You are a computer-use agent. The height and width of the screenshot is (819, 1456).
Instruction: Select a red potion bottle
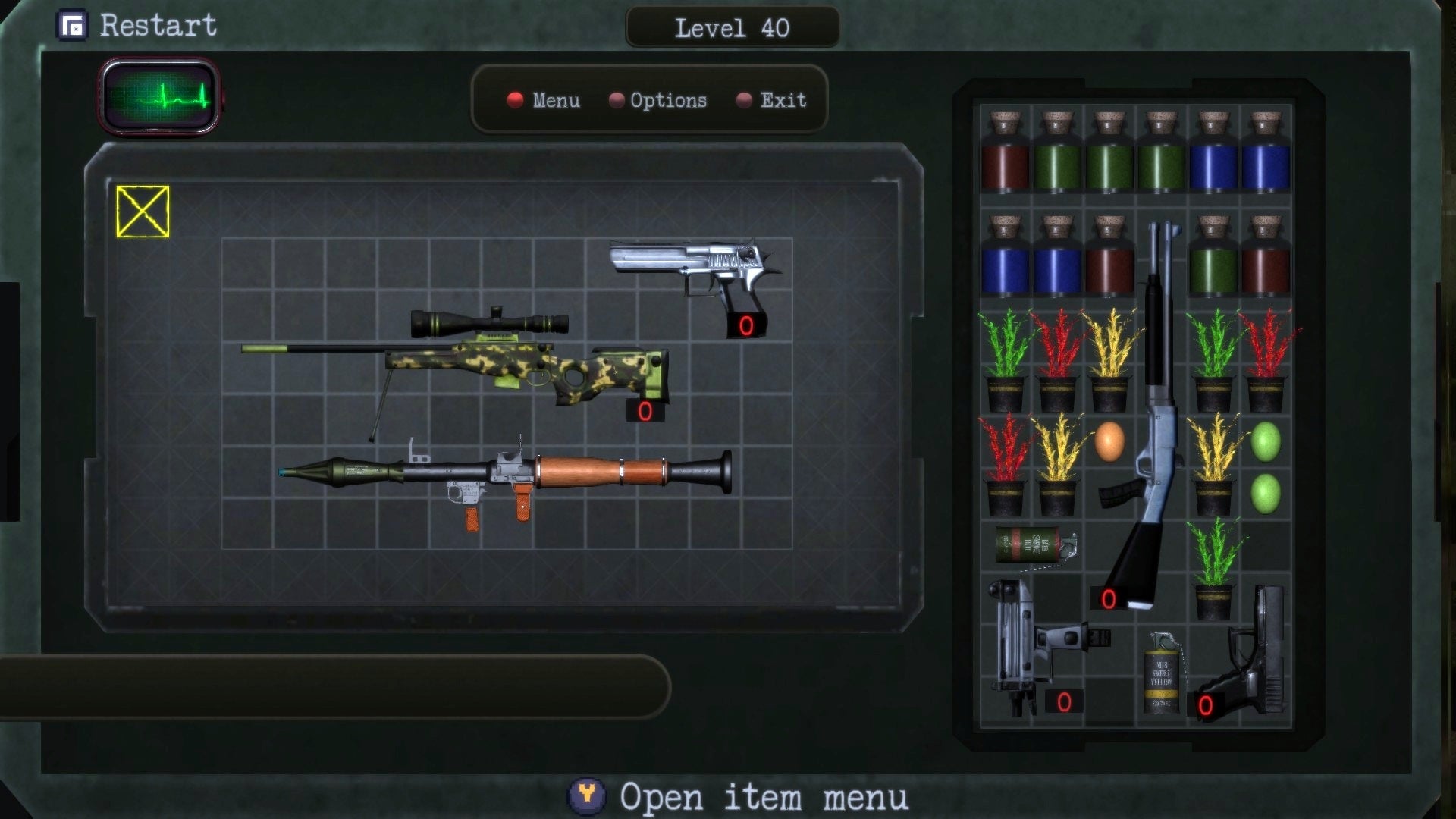point(1005,163)
